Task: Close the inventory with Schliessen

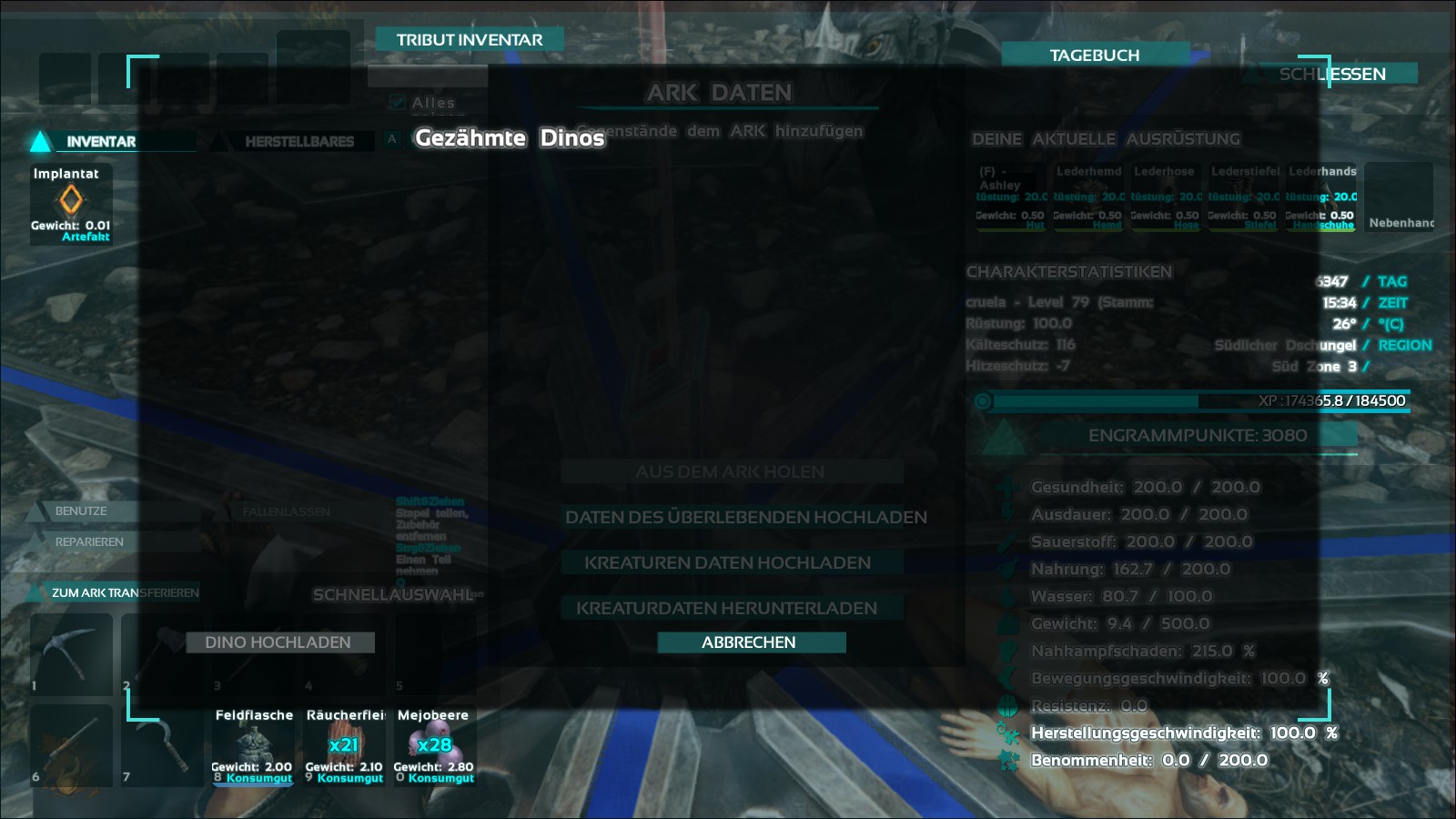Action: click(x=1332, y=74)
